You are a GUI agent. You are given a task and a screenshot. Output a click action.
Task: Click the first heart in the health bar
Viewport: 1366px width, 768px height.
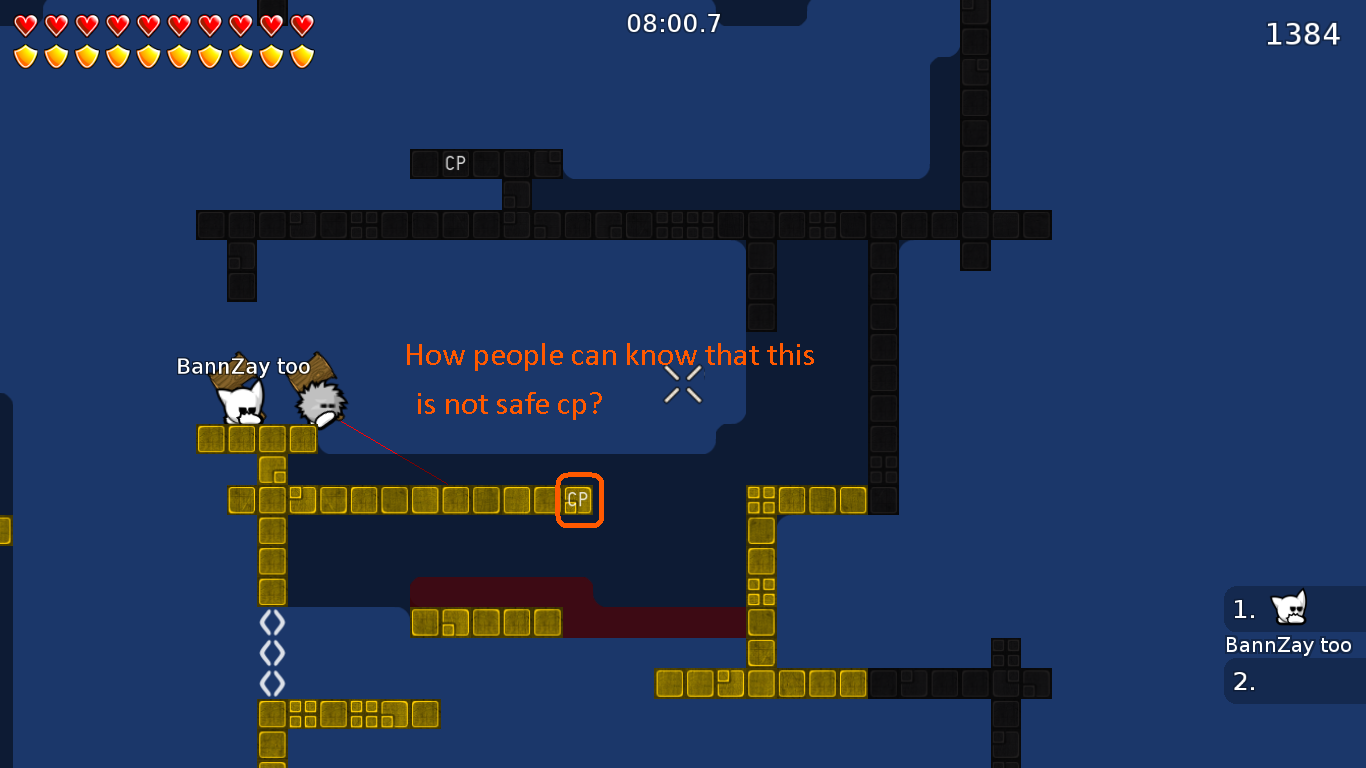pos(25,23)
